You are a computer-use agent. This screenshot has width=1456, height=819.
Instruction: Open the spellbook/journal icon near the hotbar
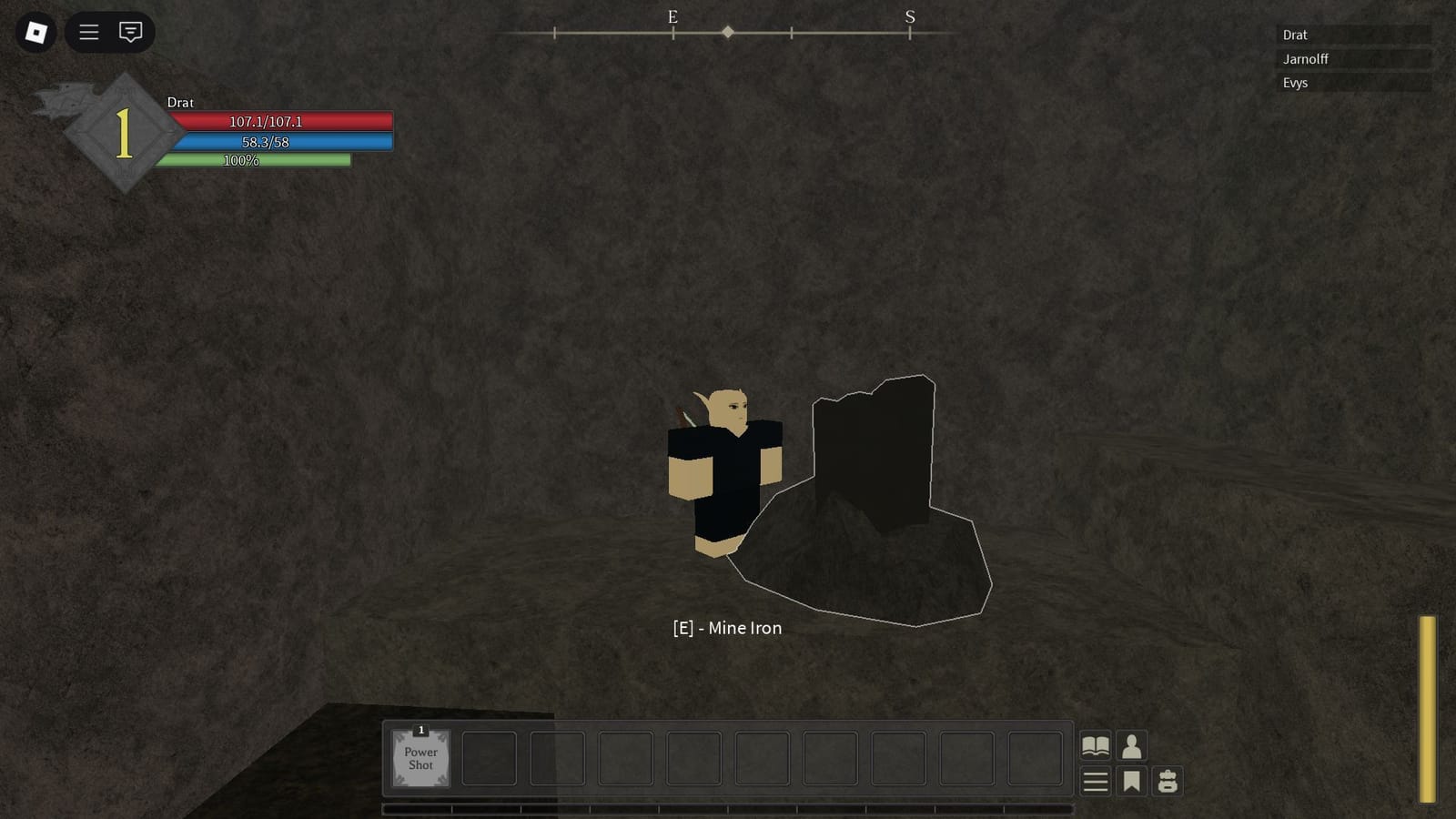pos(1096,744)
